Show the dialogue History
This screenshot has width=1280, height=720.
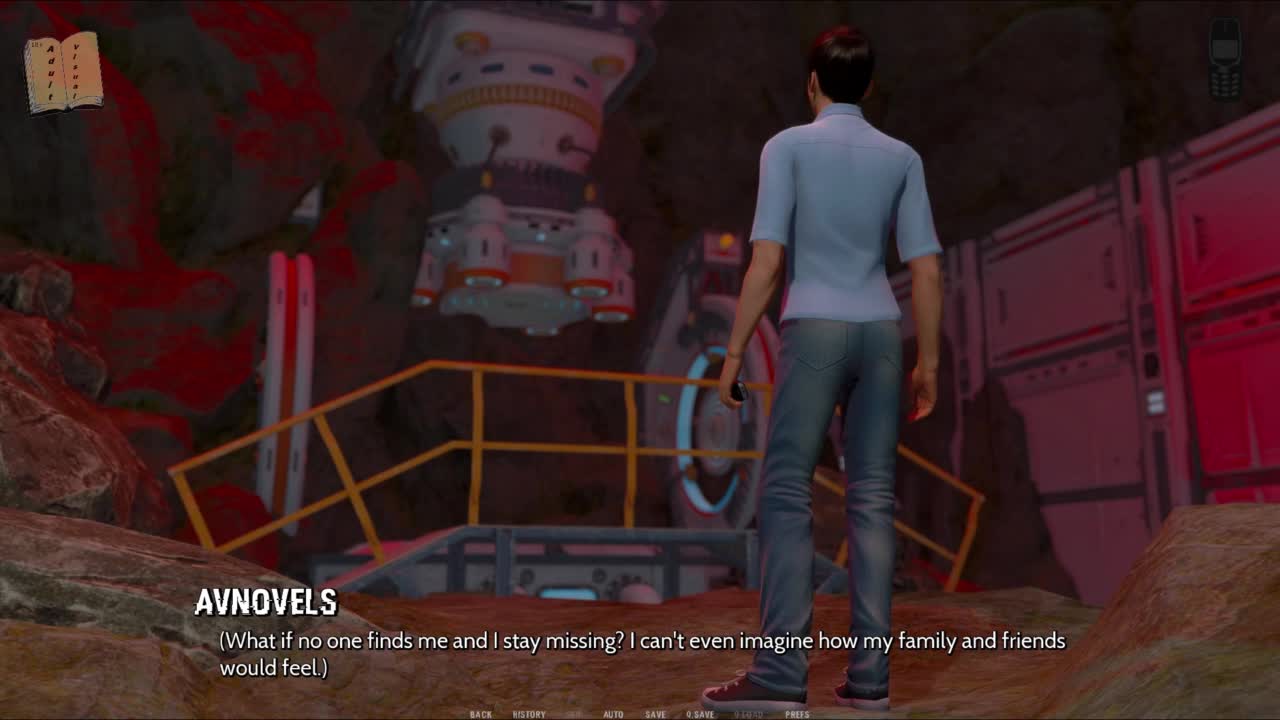(529, 714)
